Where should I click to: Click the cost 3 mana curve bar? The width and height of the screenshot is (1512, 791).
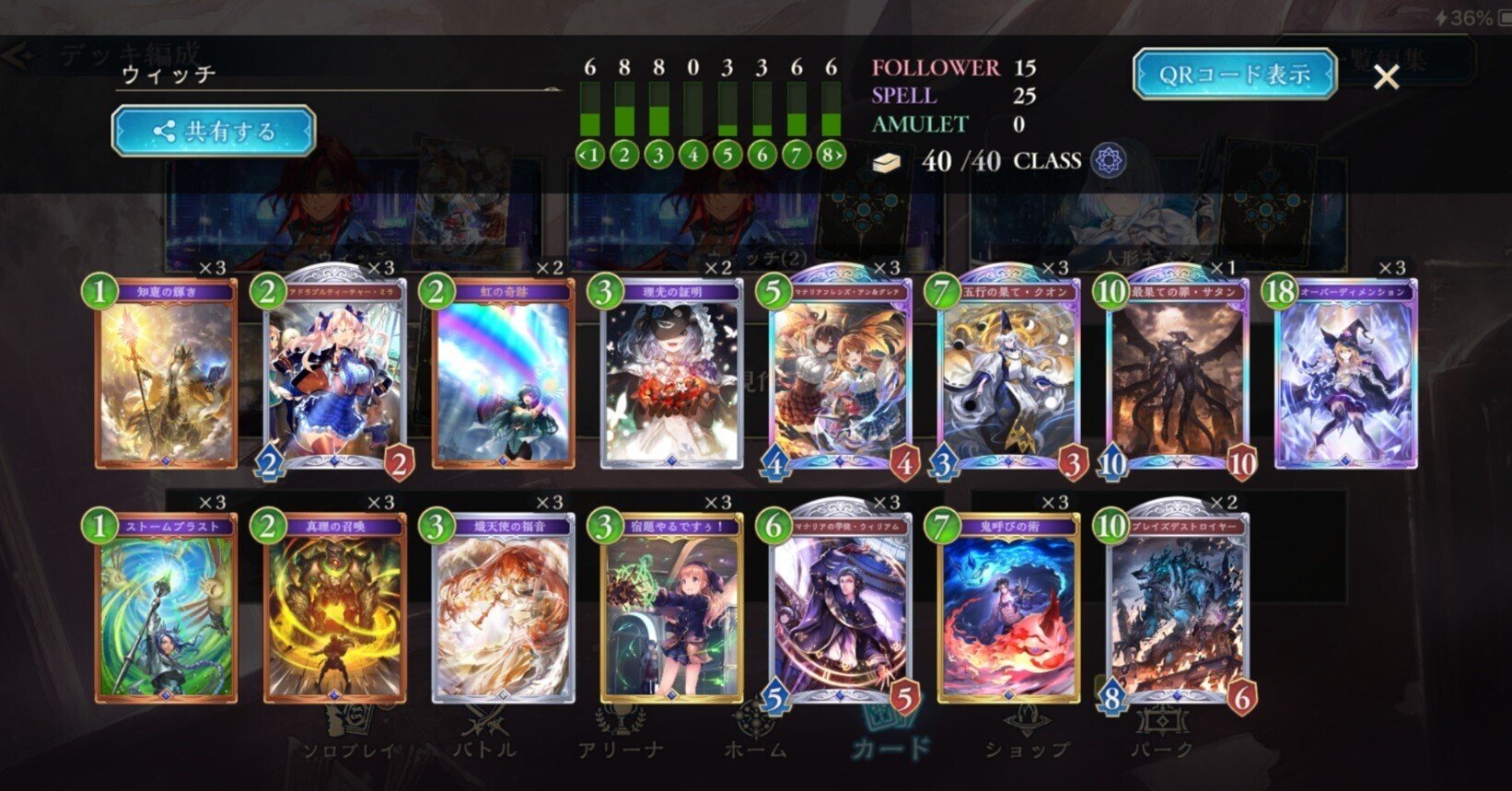660,109
